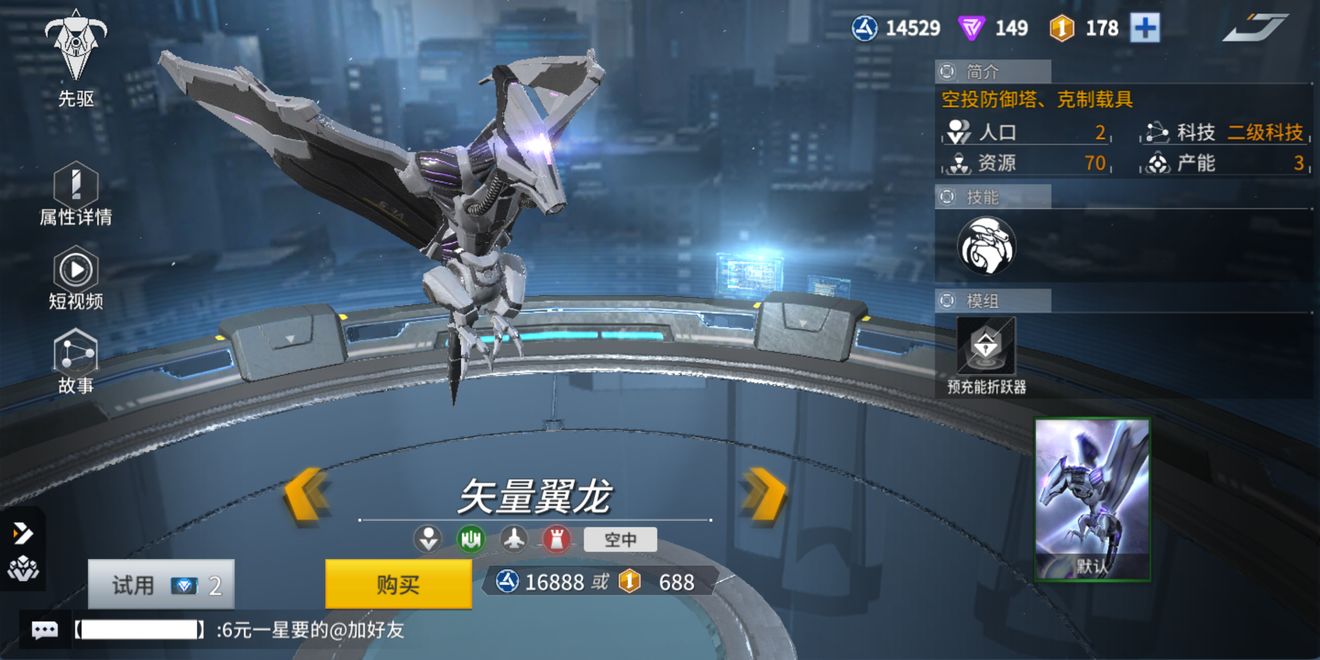Play the 短视频 short video
The height and width of the screenshot is (660, 1320).
76,277
